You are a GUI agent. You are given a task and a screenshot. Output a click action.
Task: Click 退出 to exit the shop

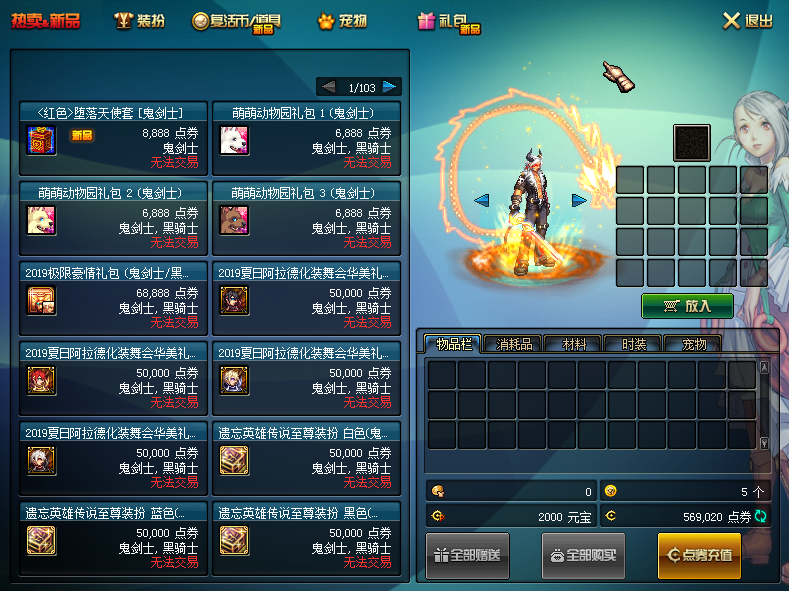point(747,21)
